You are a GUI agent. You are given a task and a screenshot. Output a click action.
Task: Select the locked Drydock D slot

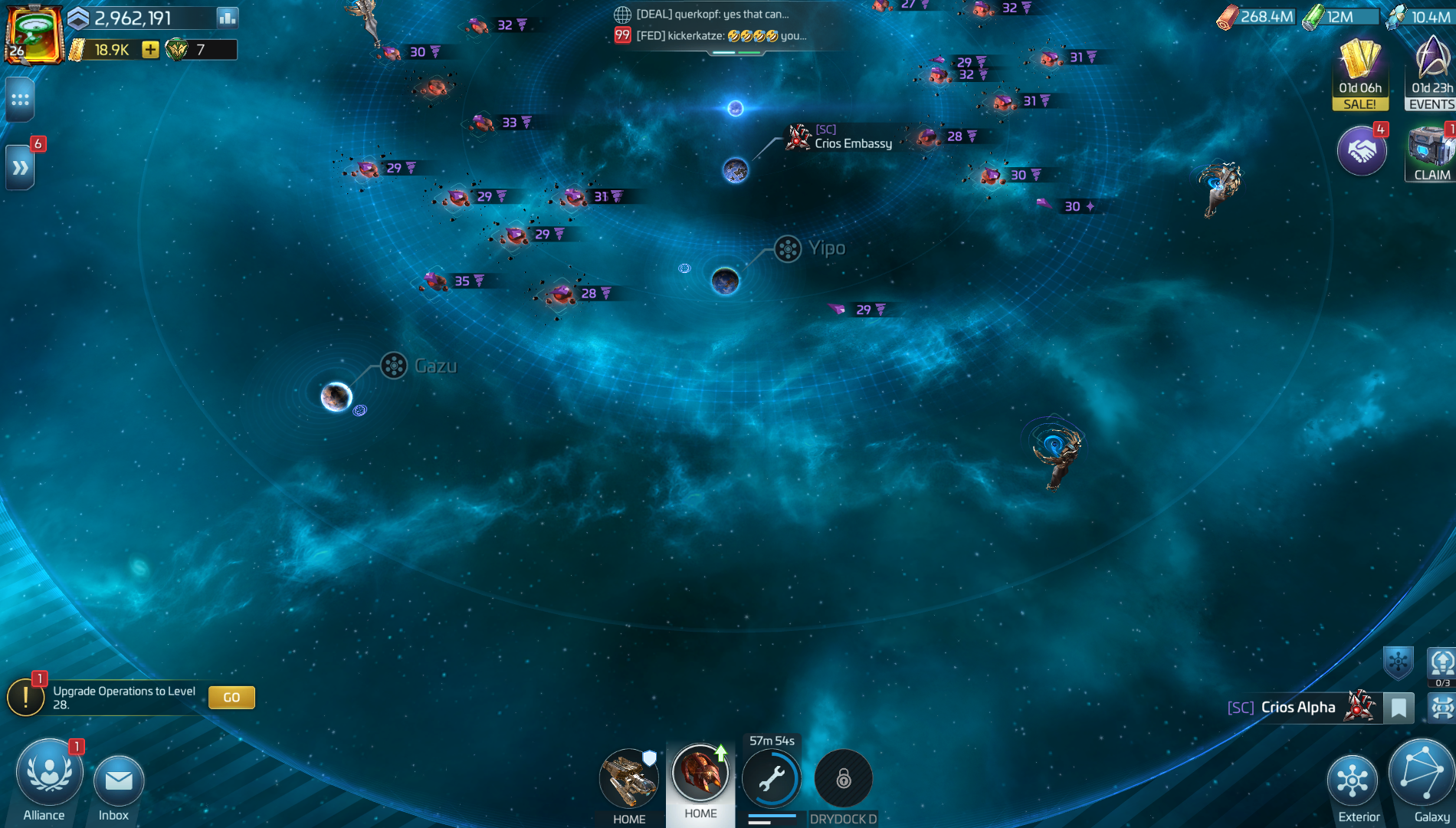tap(843, 780)
